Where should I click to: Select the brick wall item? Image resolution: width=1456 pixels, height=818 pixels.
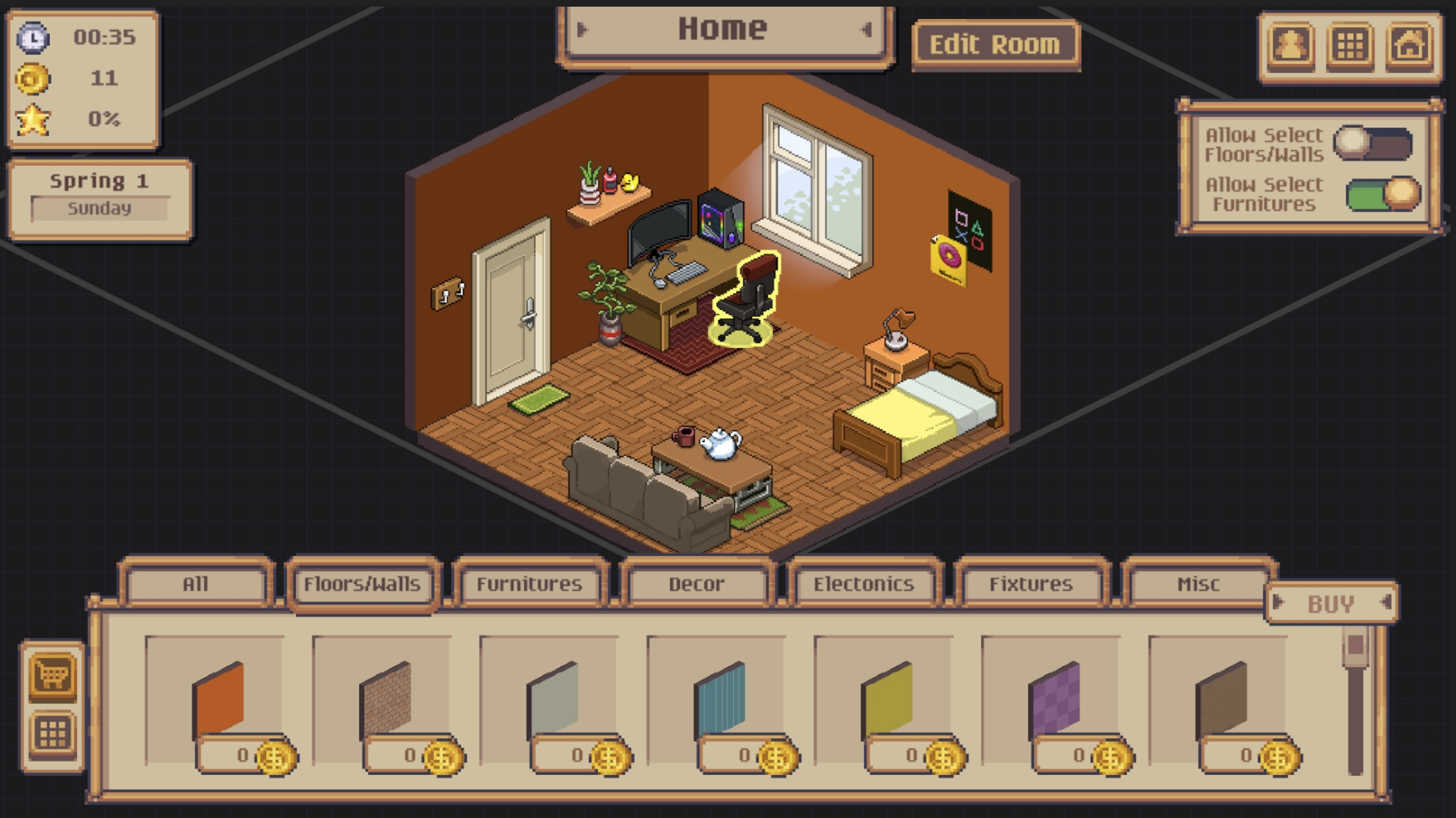[386, 700]
